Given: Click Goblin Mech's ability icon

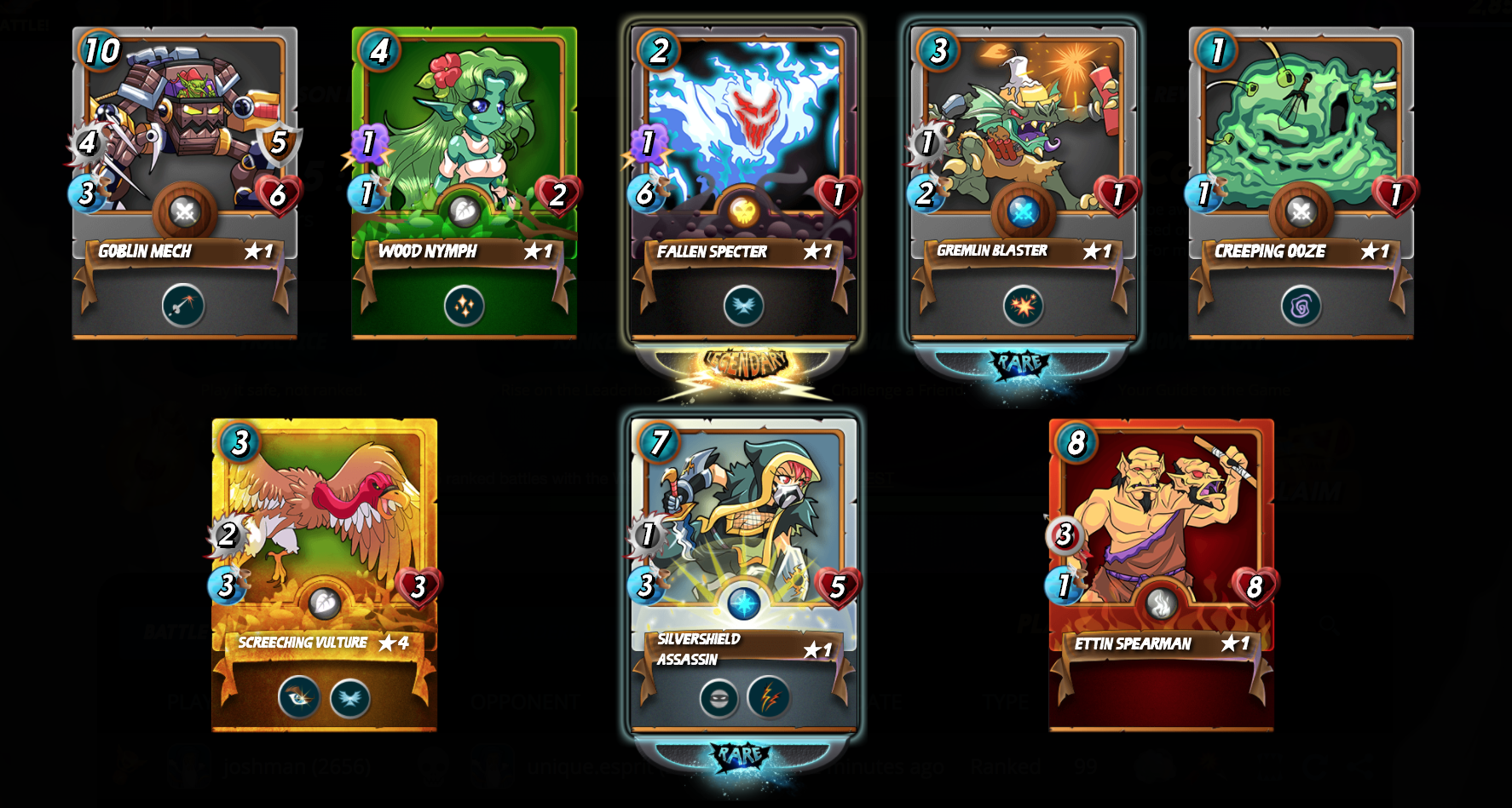Looking at the screenshot, I should [x=183, y=305].
